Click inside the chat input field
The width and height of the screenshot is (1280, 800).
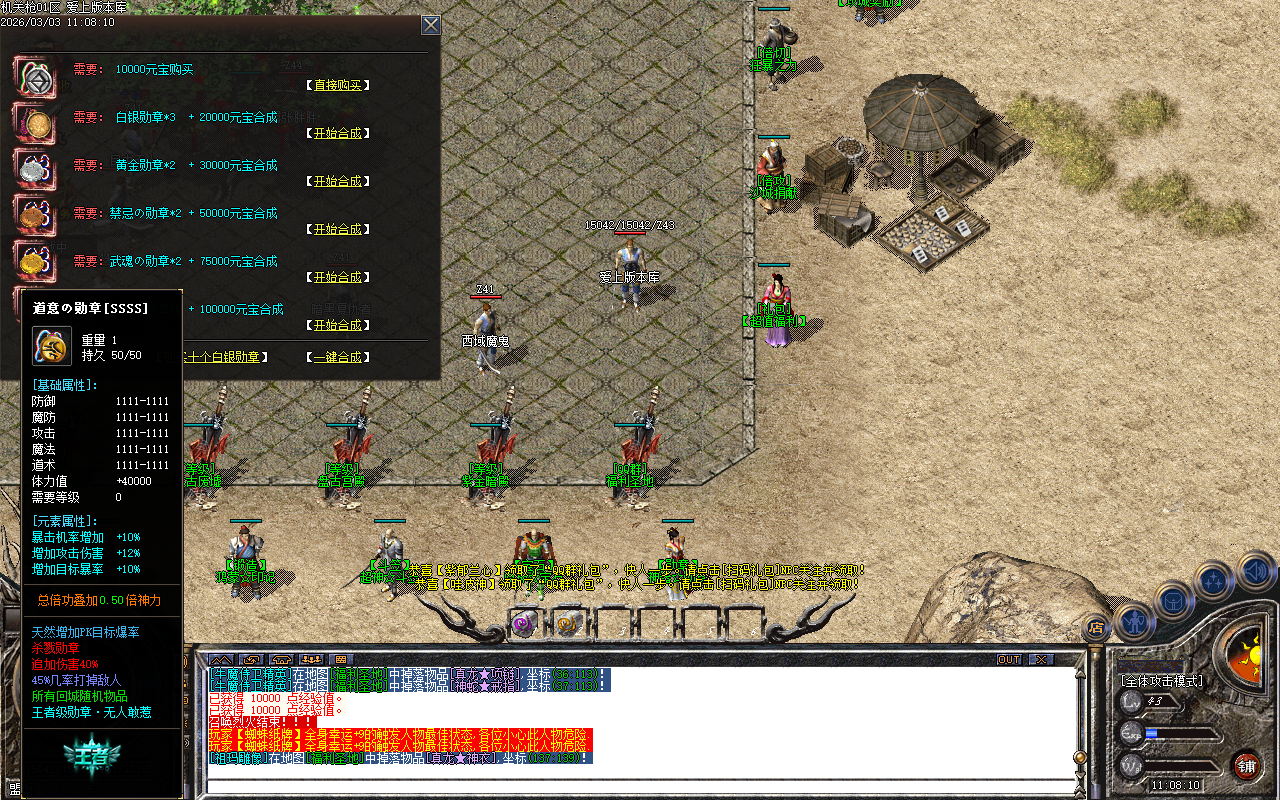600,785
